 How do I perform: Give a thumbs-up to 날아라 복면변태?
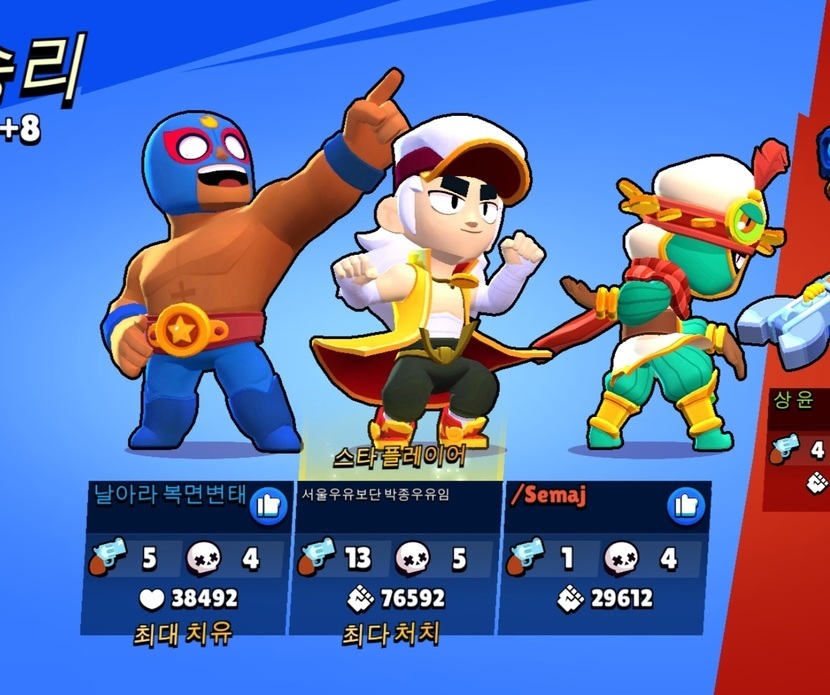point(267,505)
